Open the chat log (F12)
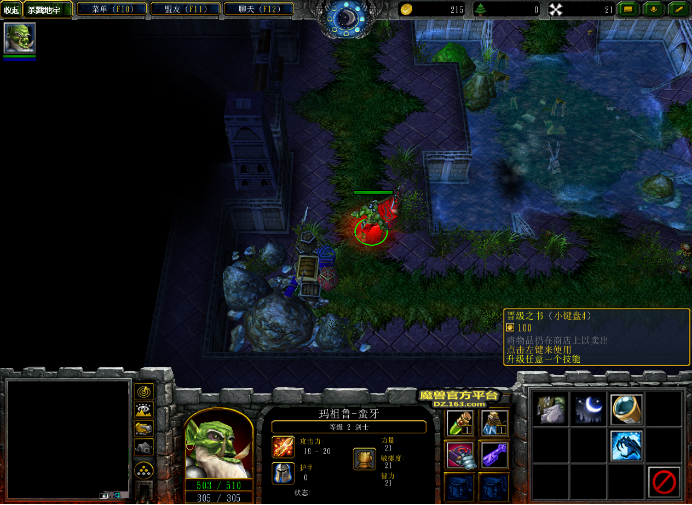 click(258, 9)
